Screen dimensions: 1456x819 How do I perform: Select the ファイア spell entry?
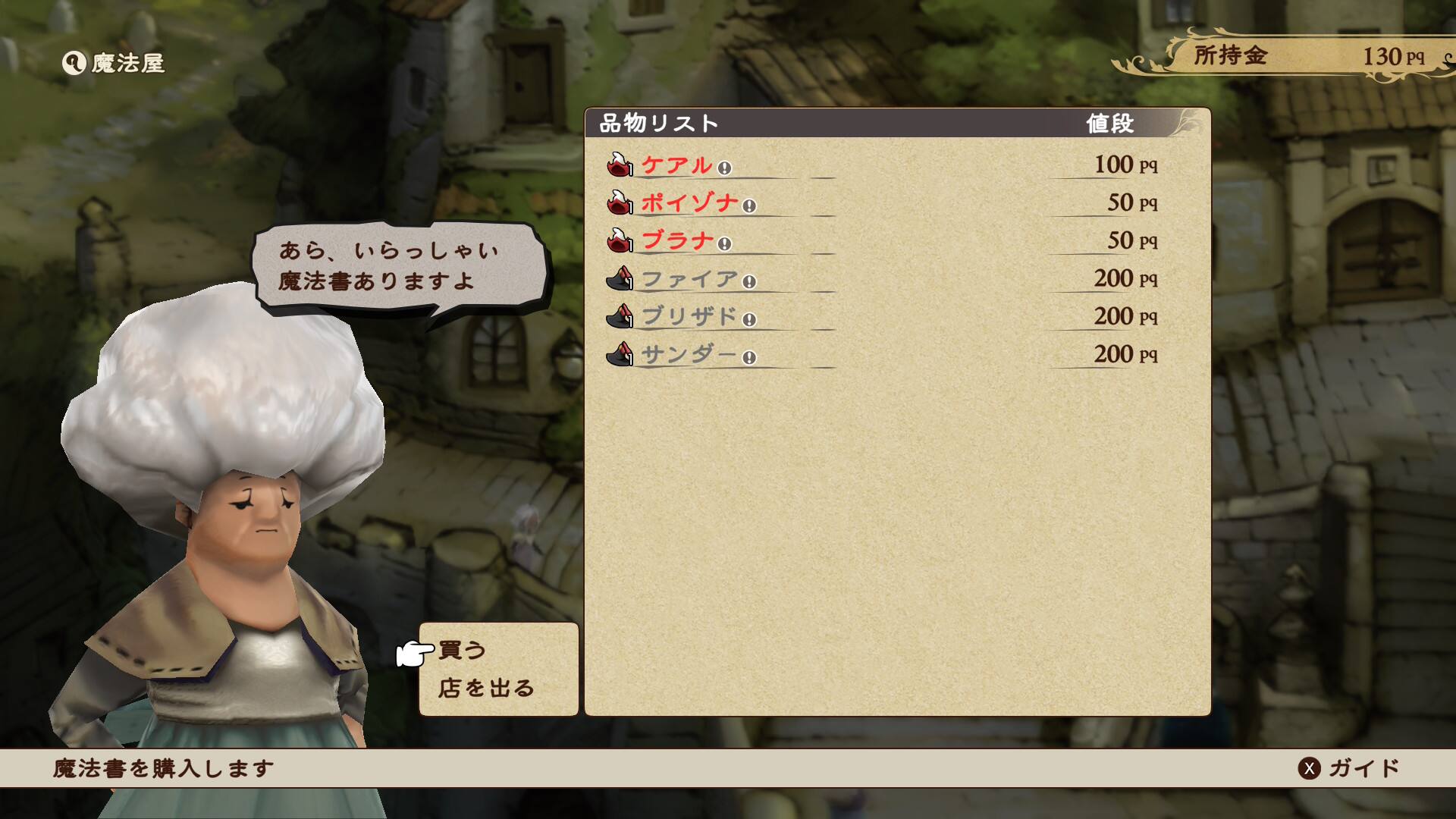[x=689, y=279]
